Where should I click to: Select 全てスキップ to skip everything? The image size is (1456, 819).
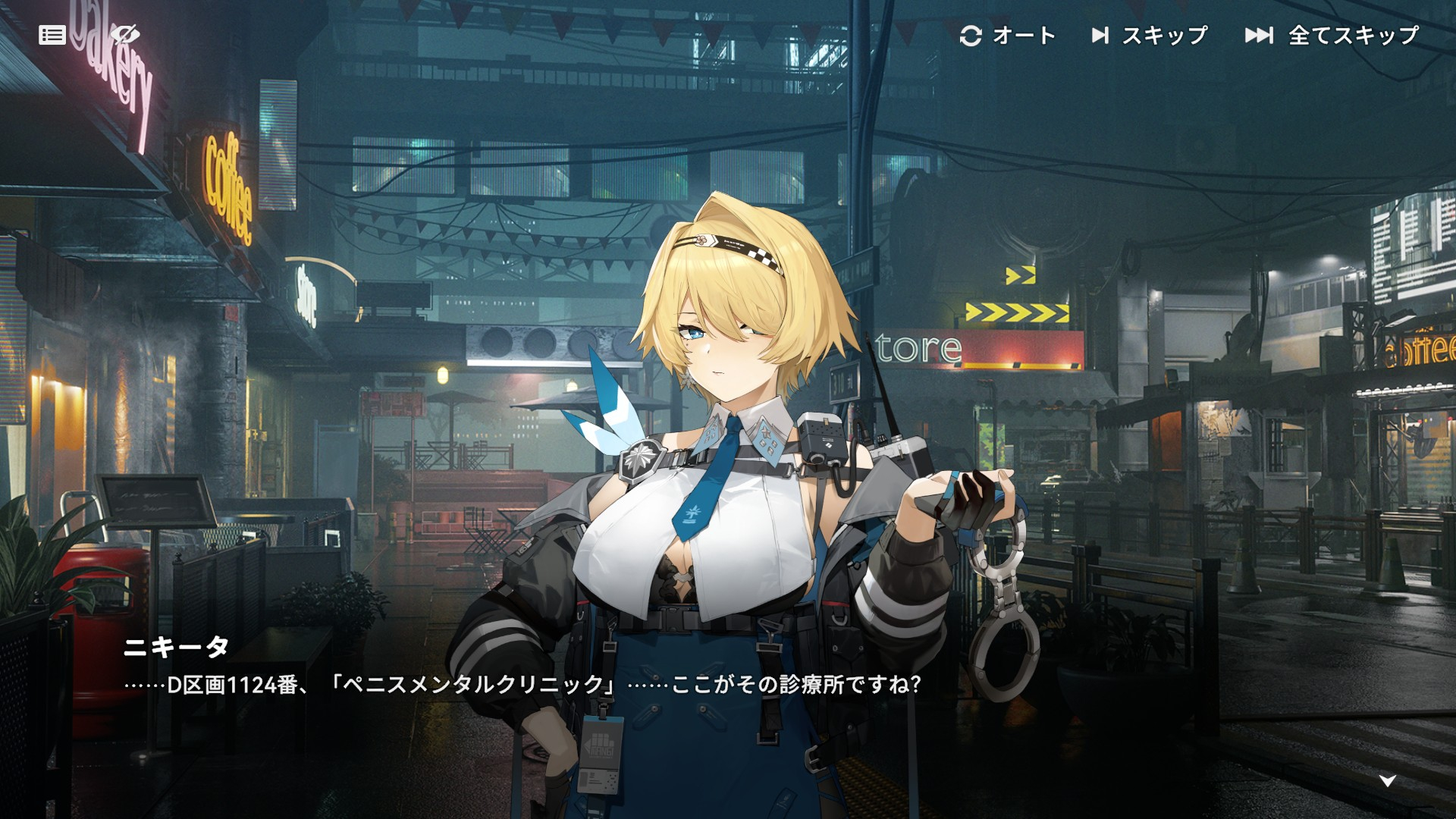1332,35
